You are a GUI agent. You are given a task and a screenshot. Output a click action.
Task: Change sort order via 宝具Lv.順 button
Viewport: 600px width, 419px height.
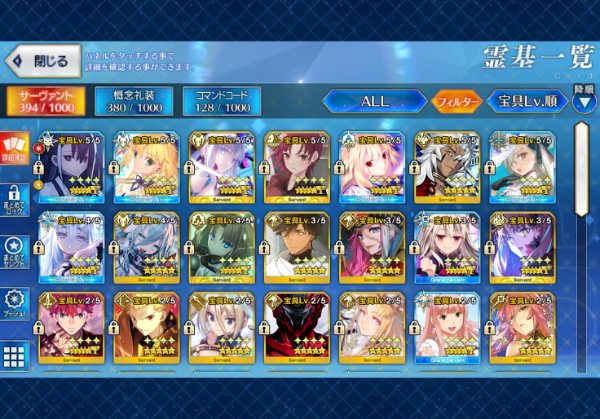(x=526, y=102)
